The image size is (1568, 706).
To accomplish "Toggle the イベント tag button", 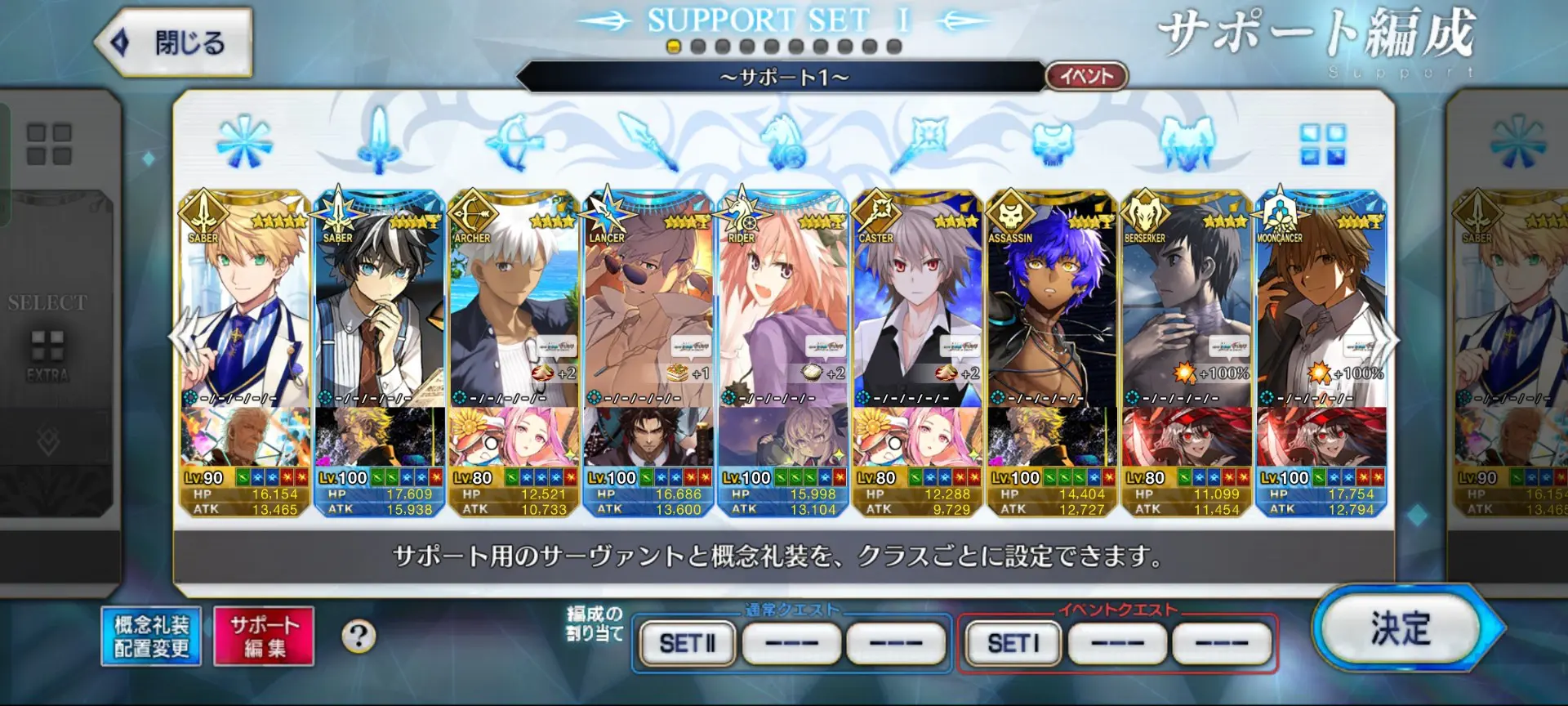I will pos(1086,77).
